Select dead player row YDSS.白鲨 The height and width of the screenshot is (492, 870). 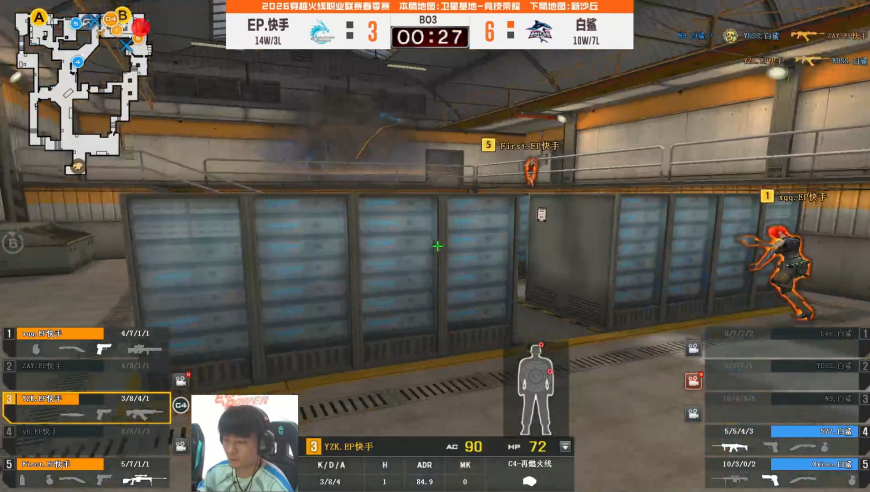point(786,373)
